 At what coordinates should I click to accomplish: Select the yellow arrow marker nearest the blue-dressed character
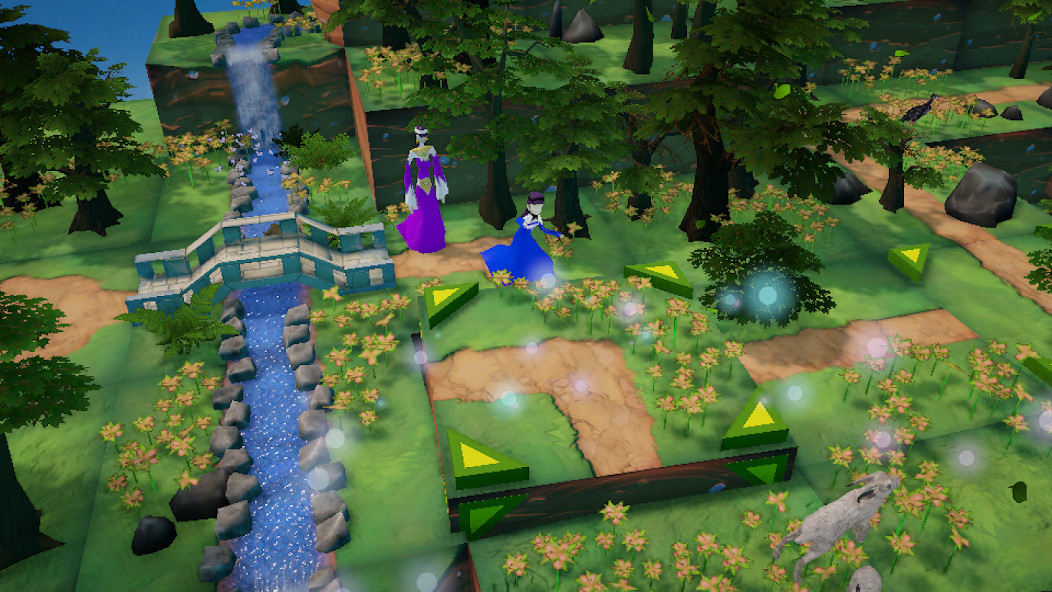tap(447, 299)
